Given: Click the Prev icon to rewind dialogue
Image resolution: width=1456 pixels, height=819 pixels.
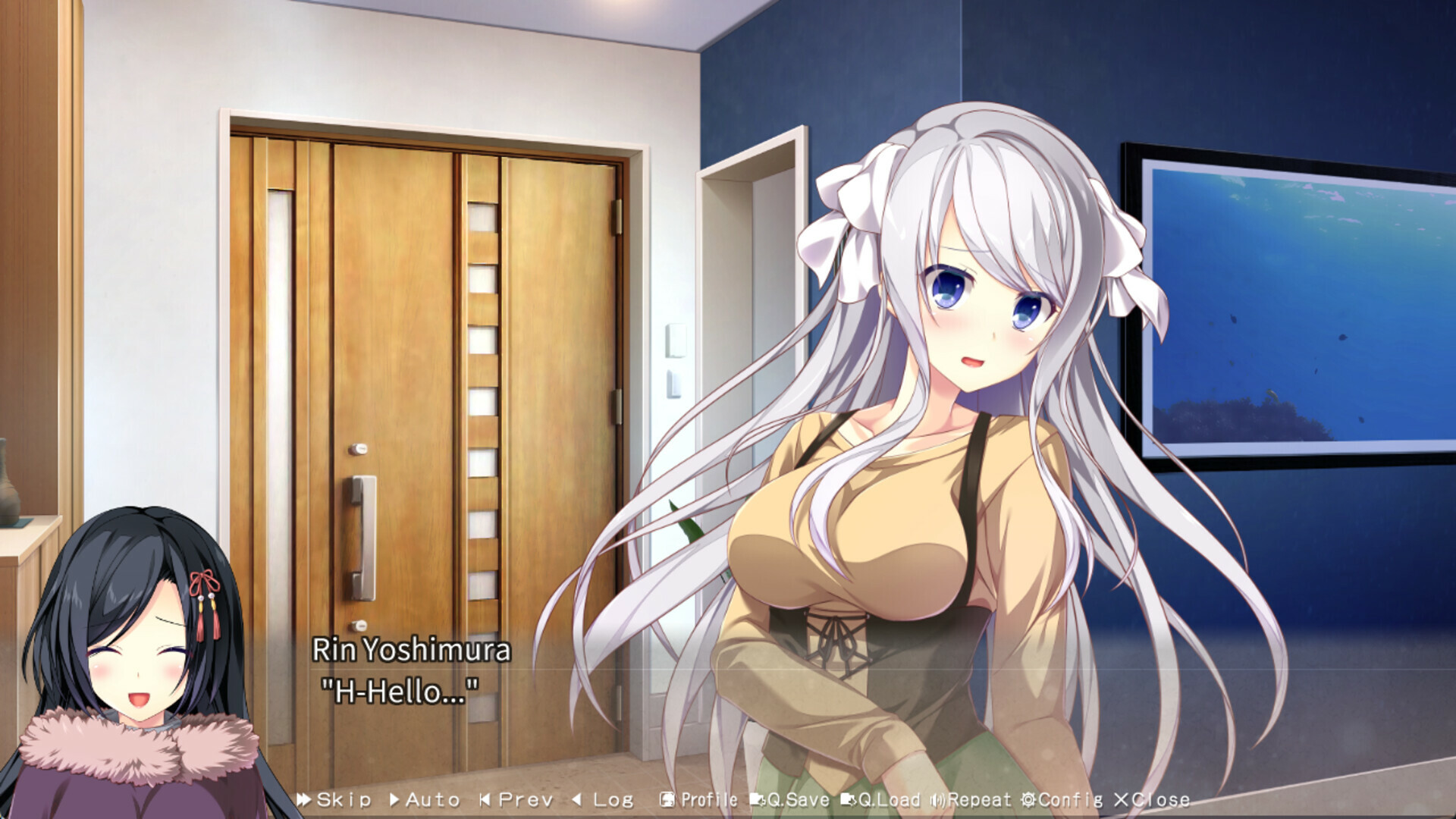Looking at the screenshot, I should coord(486,799).
